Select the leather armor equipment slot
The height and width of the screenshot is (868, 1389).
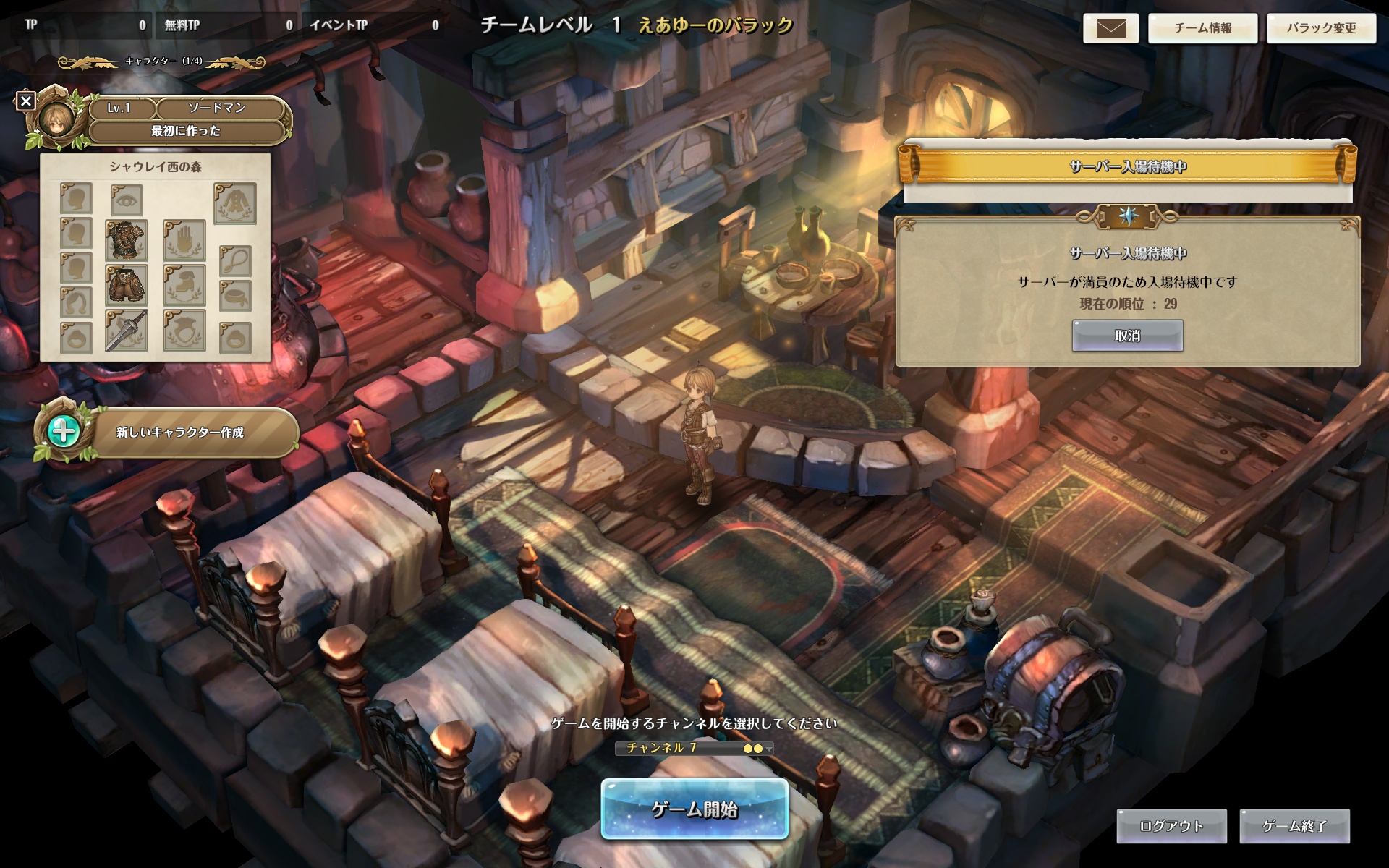coord(127,240)
